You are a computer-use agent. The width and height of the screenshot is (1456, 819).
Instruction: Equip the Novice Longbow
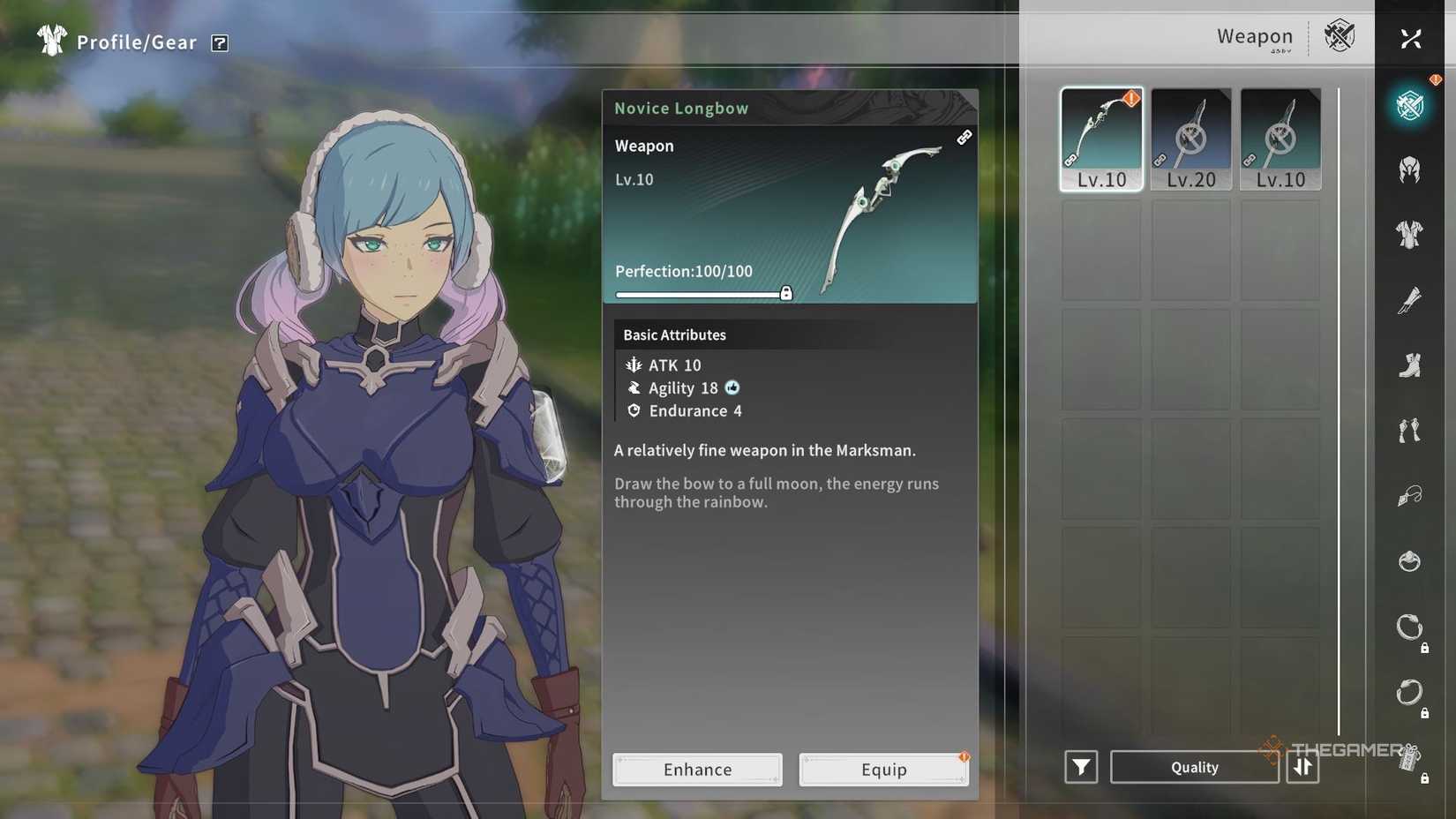click(x=883, y=770)
